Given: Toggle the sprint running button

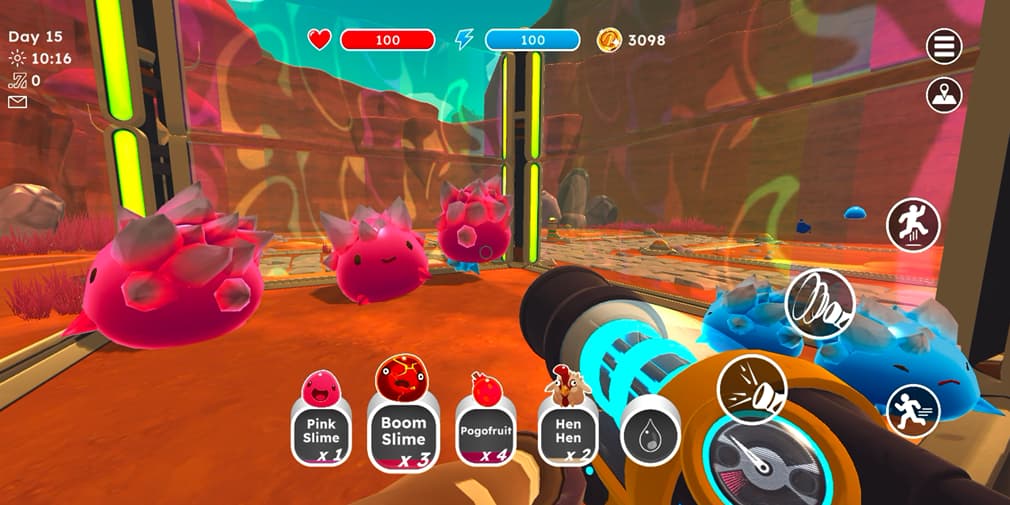Looking at the screenshot, I should 912,411.
